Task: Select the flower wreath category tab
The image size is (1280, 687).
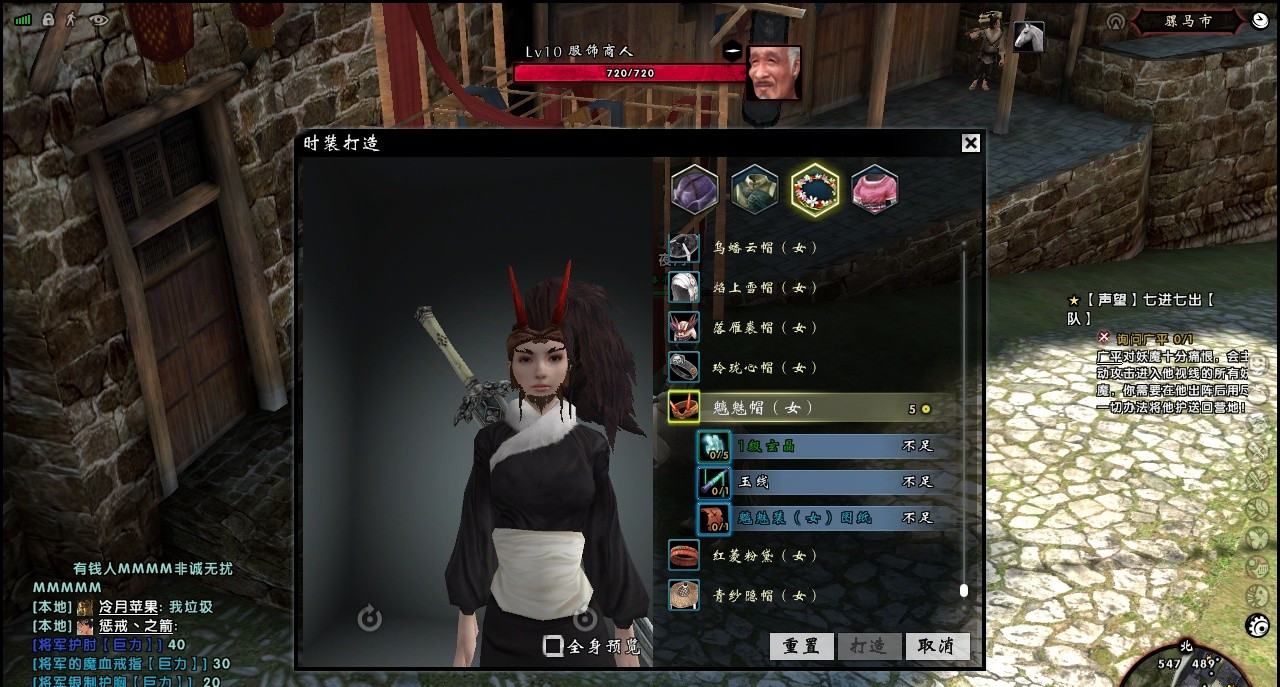Action: [x=815, y=189]
